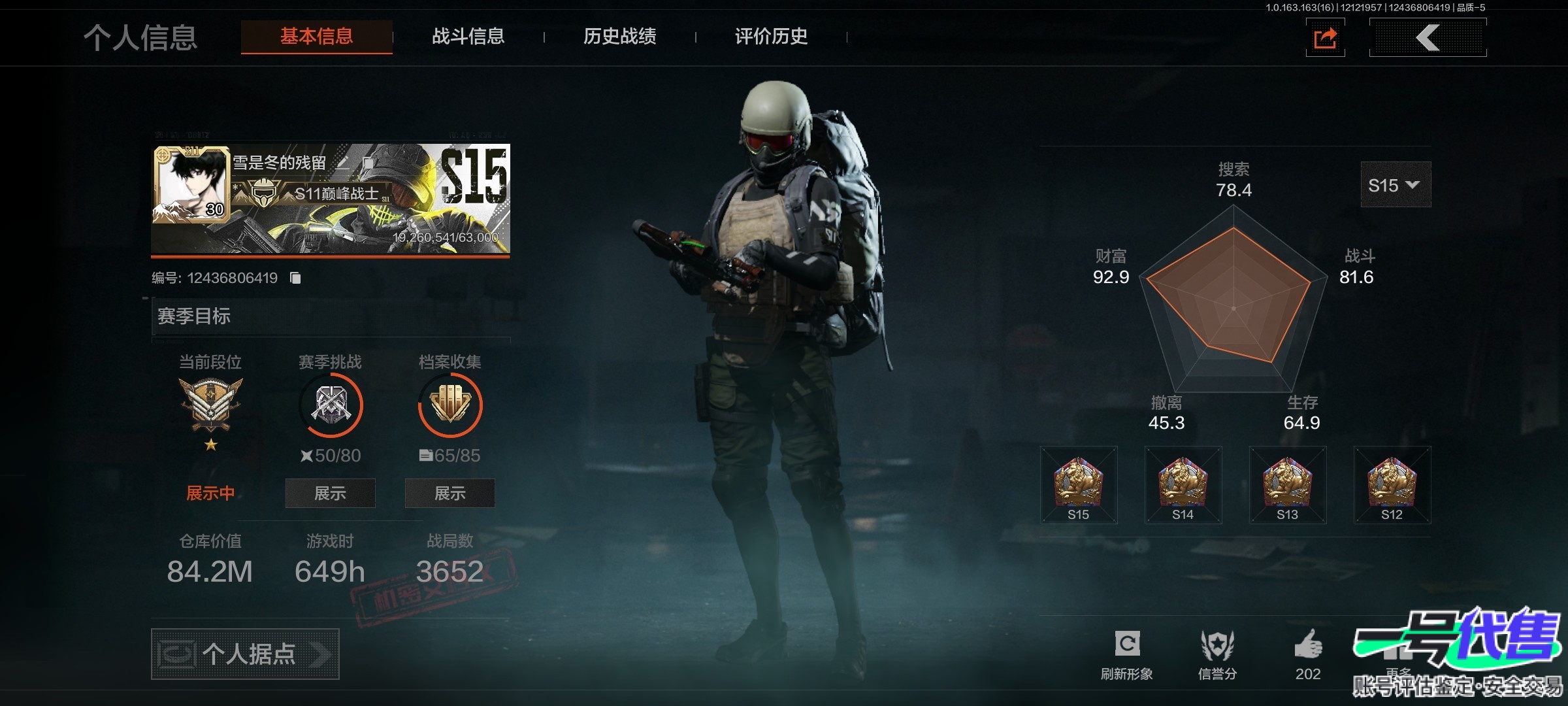This screenshot has width=1568, height=706.
Task: Refresh appearance with 刷新形象
Action: (1127, 654)
